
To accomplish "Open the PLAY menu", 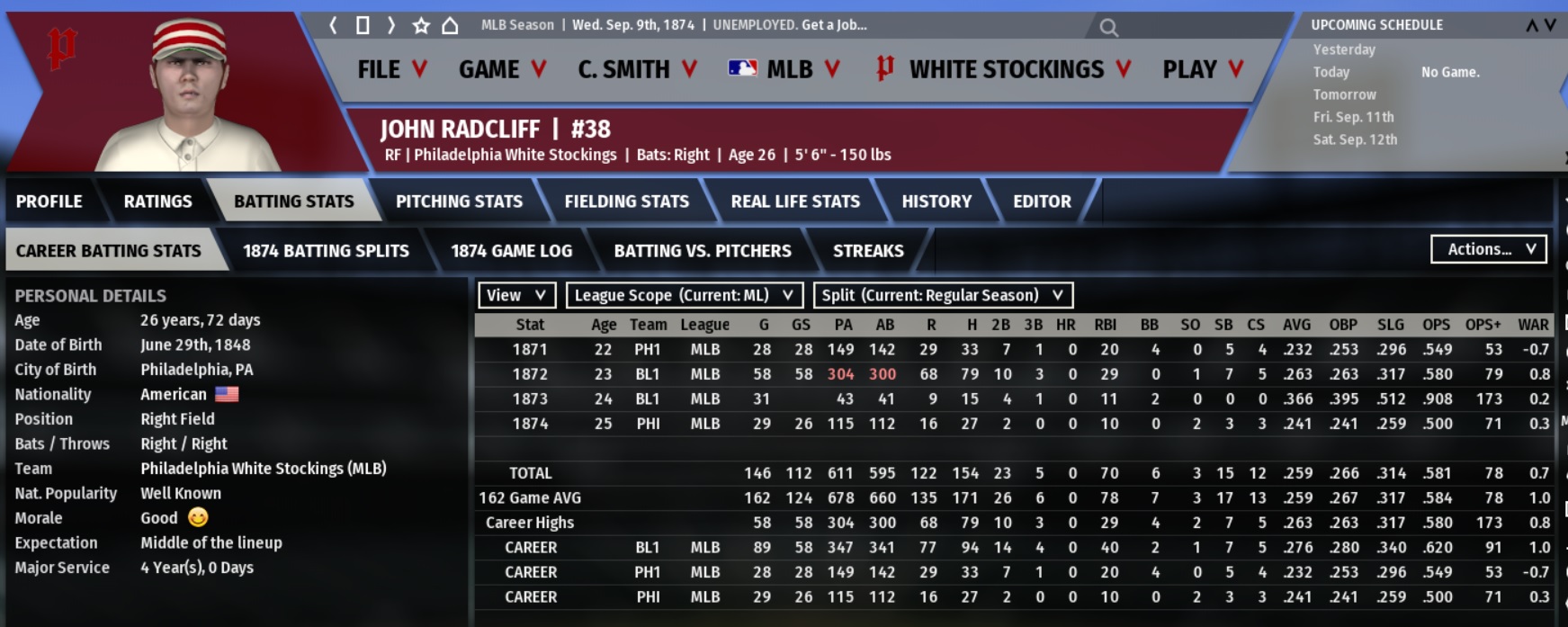I will pos(1202,69).
